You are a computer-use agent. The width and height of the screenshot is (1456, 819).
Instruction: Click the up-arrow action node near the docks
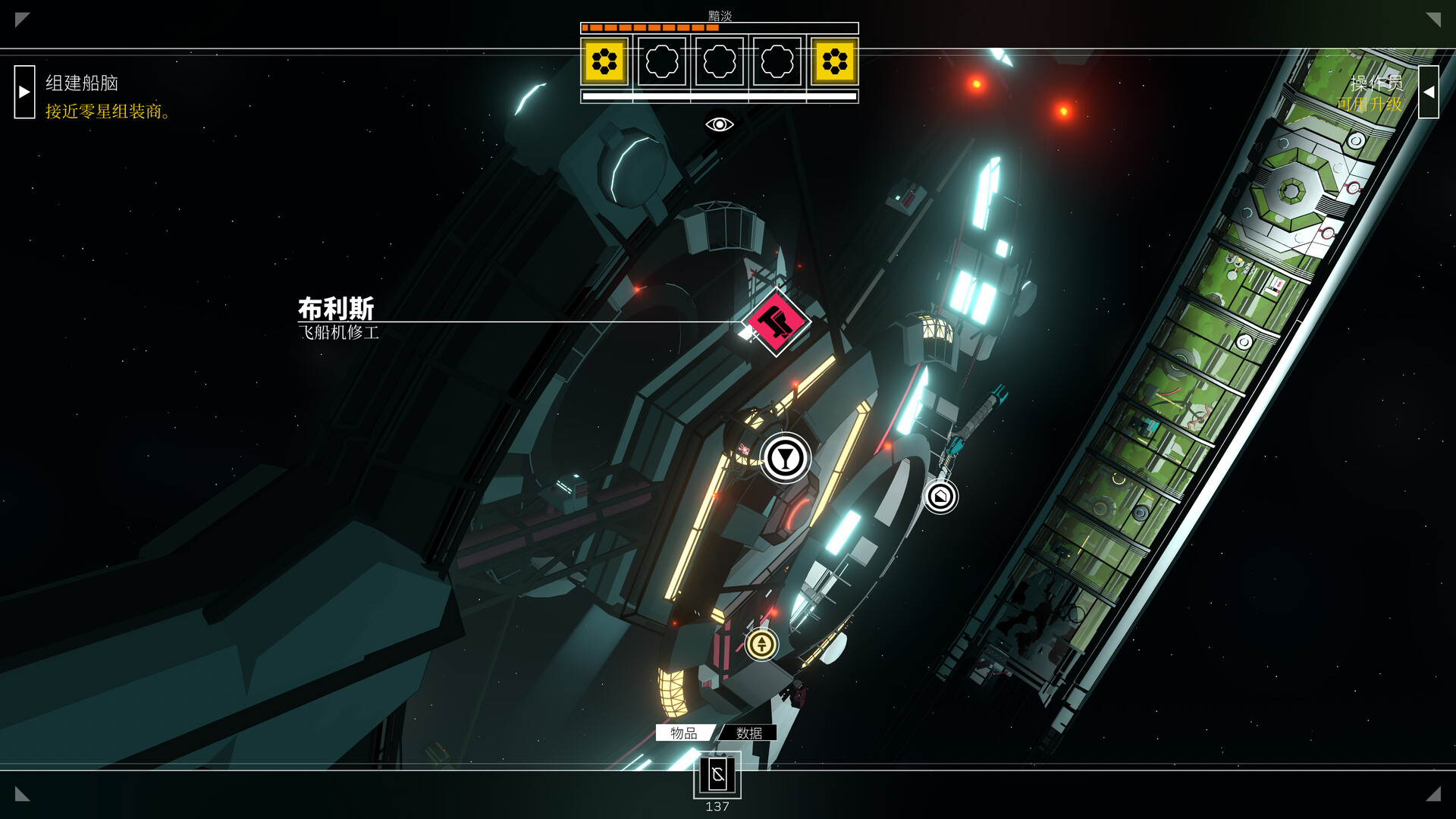coord(761,644)
